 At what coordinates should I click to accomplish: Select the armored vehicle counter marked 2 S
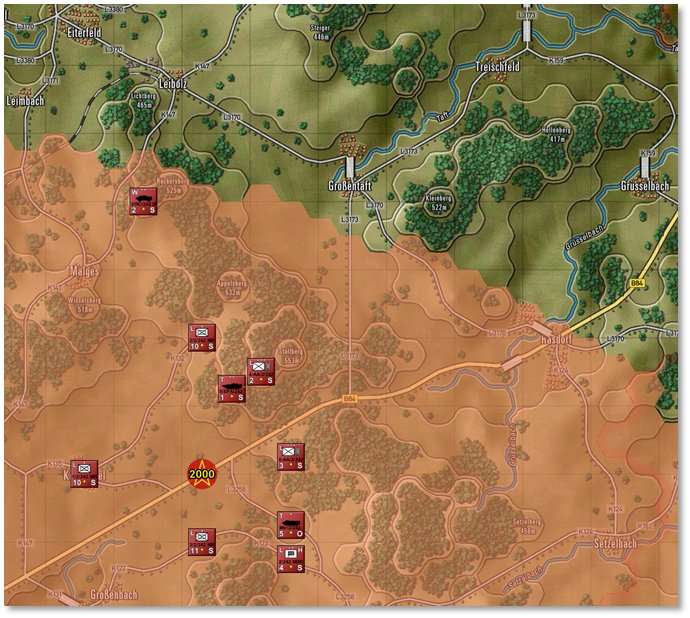pos(142,200)
